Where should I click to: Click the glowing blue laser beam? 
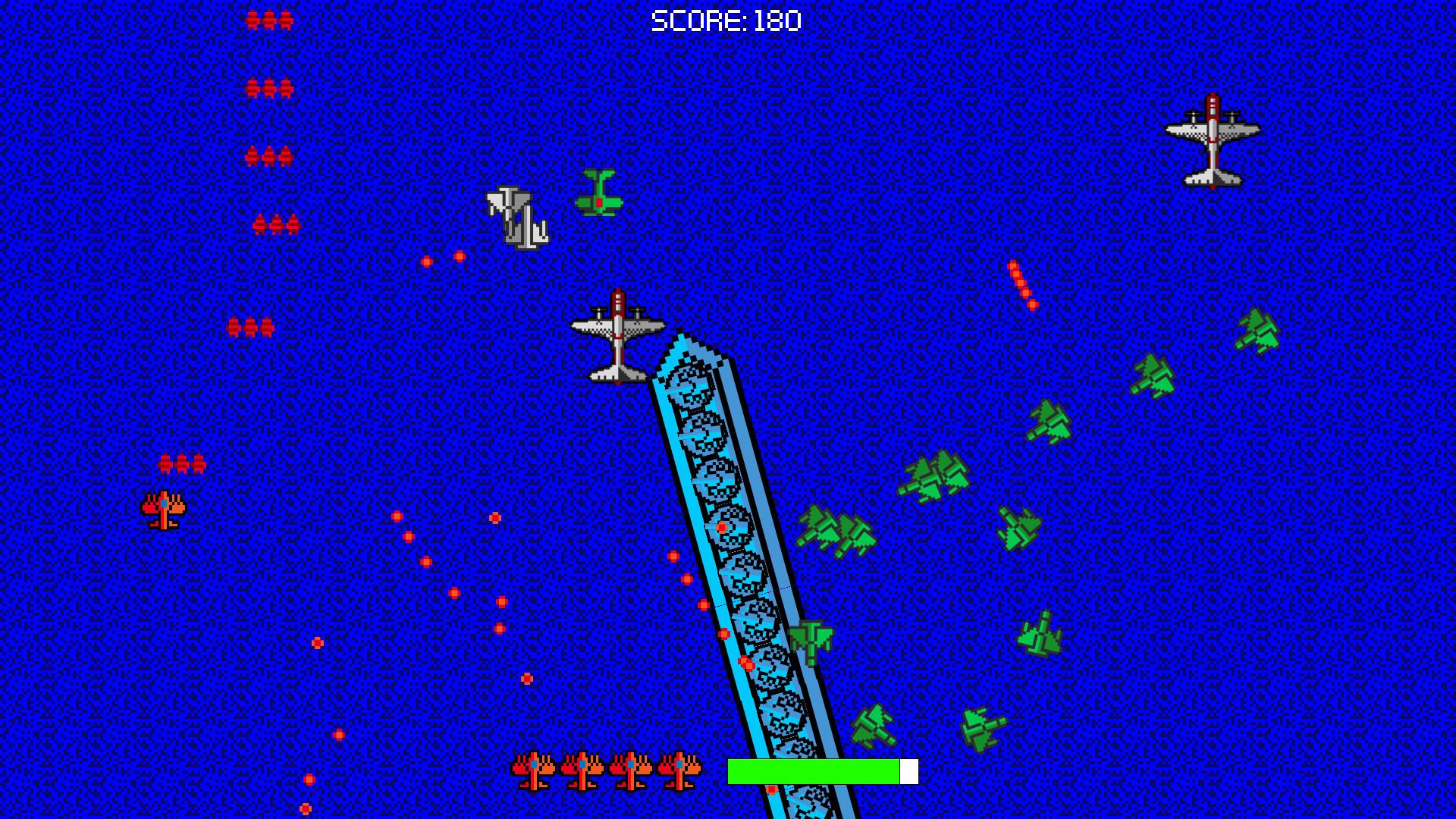tap(728, 531)
